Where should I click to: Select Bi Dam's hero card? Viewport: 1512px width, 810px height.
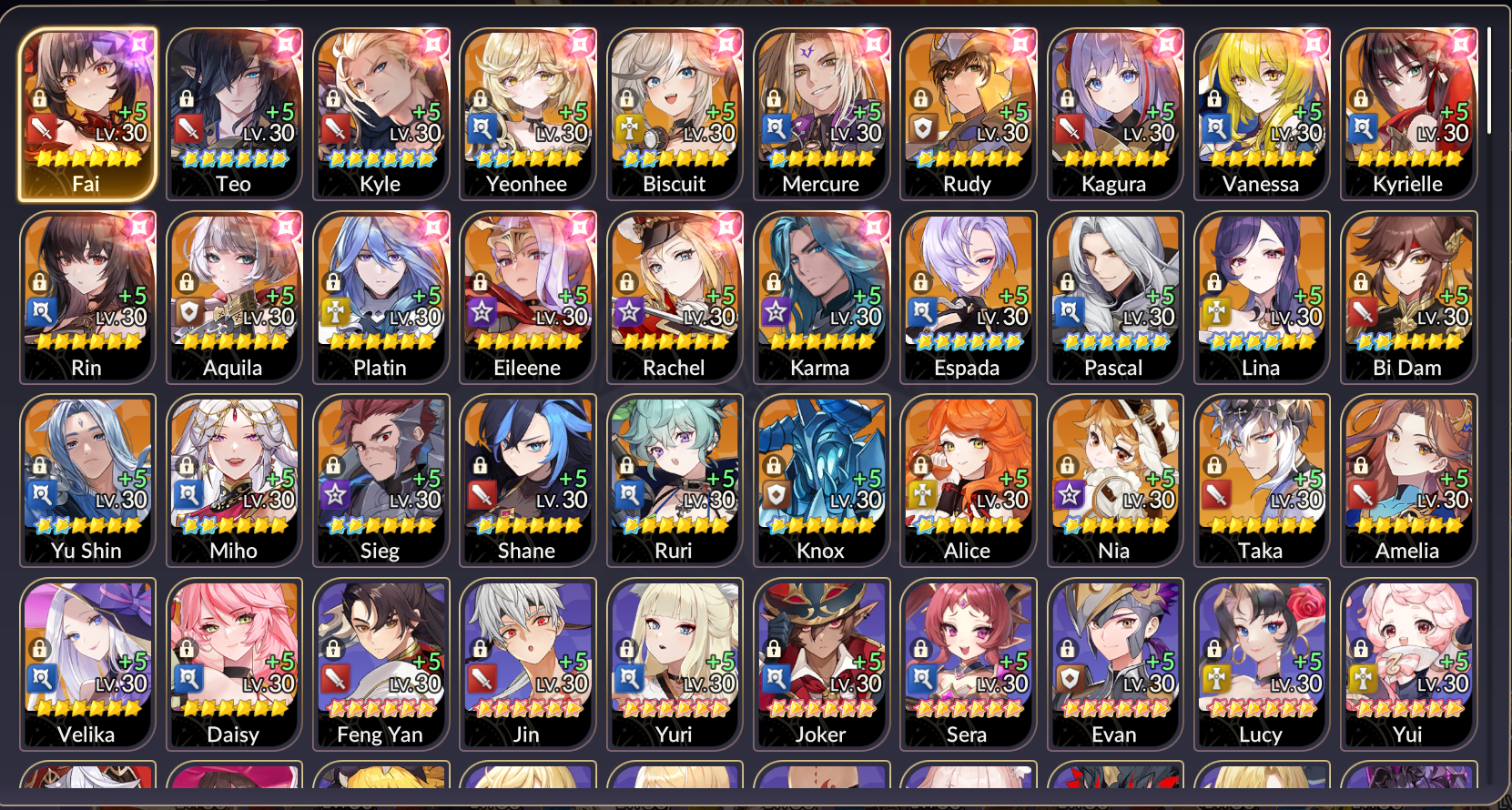[x=1407, y=297]
